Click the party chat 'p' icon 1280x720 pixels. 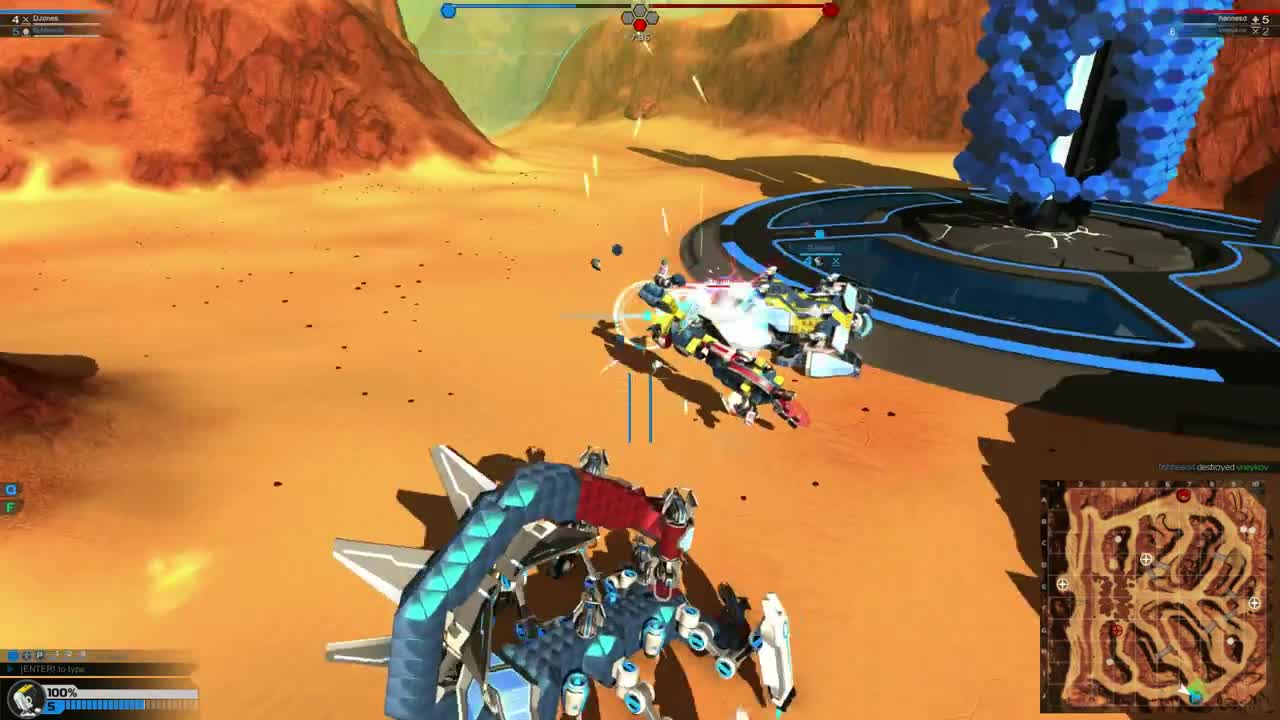point(41,655)
